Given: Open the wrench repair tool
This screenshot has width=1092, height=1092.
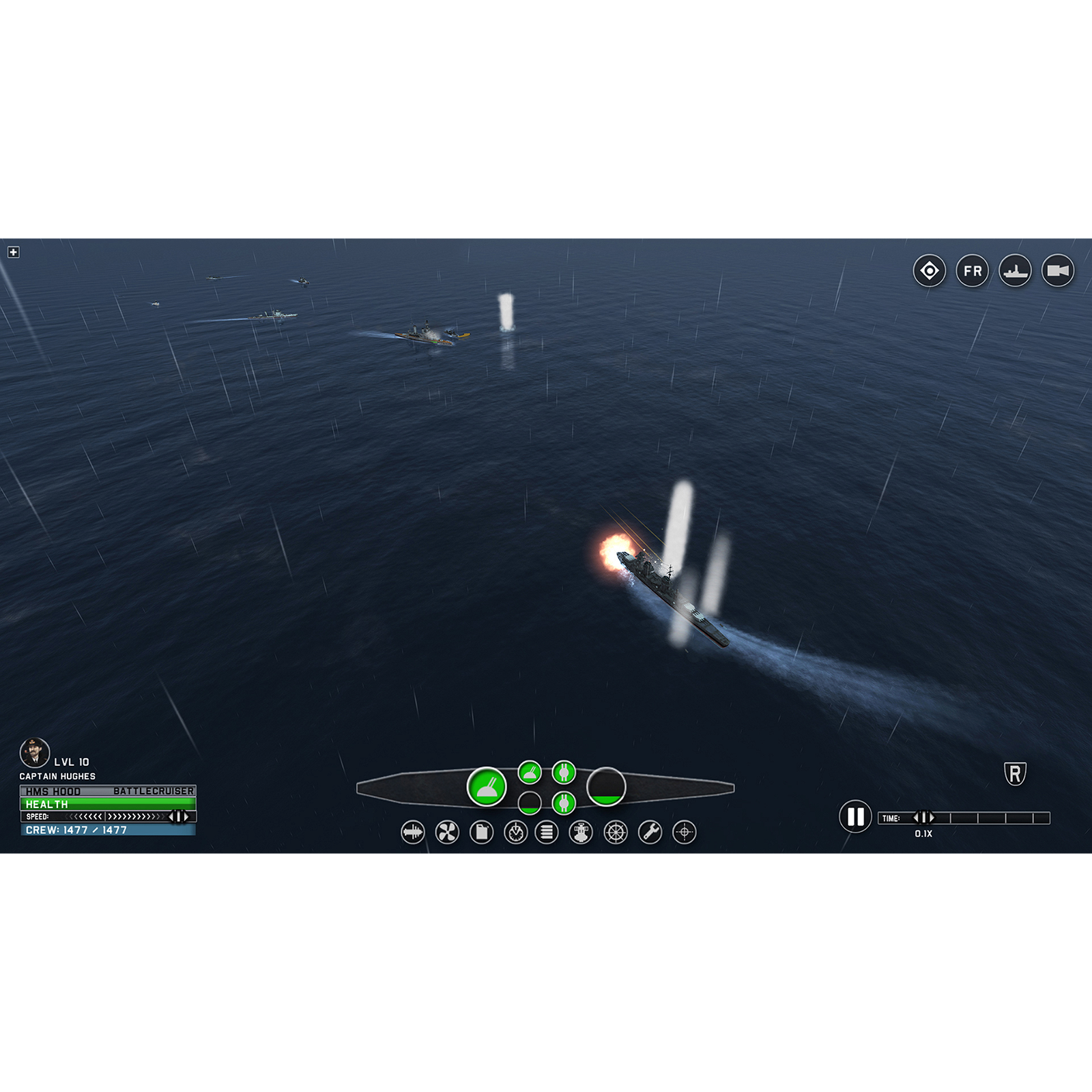Looking at the screenshot, I should [650, 833].
